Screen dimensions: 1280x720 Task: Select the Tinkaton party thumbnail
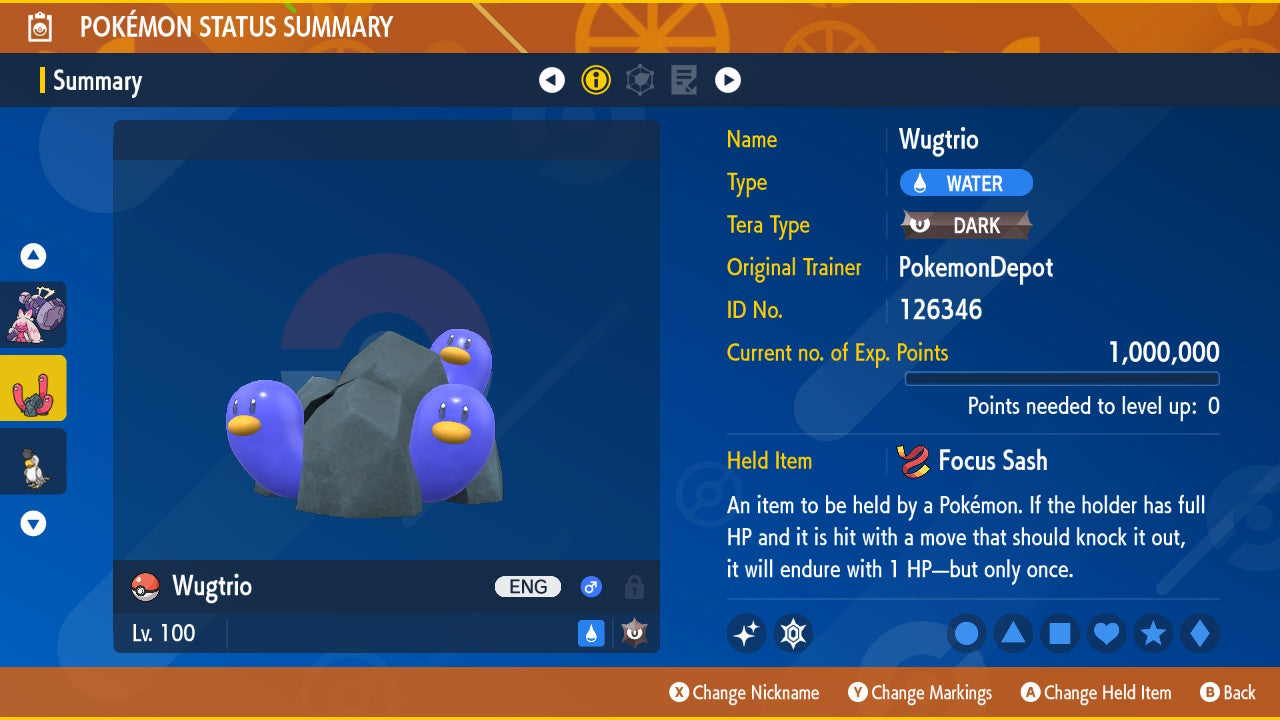click(x=33, y=315)
